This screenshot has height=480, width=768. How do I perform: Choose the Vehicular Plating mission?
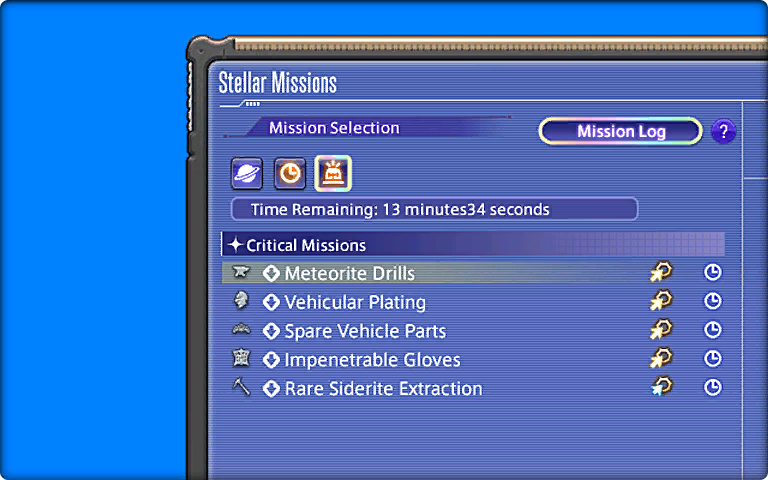354,302
